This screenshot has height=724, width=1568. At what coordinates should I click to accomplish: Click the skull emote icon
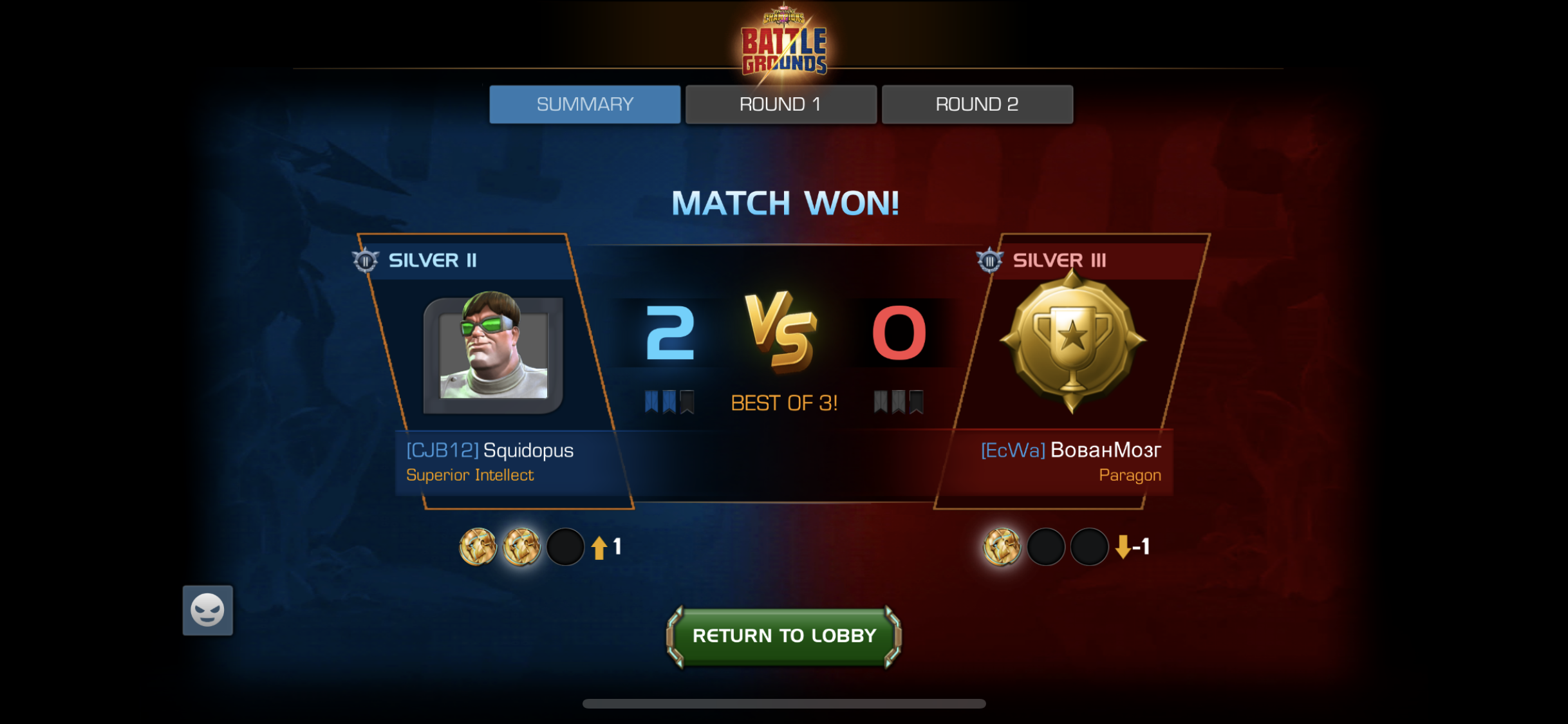point(207,609)
